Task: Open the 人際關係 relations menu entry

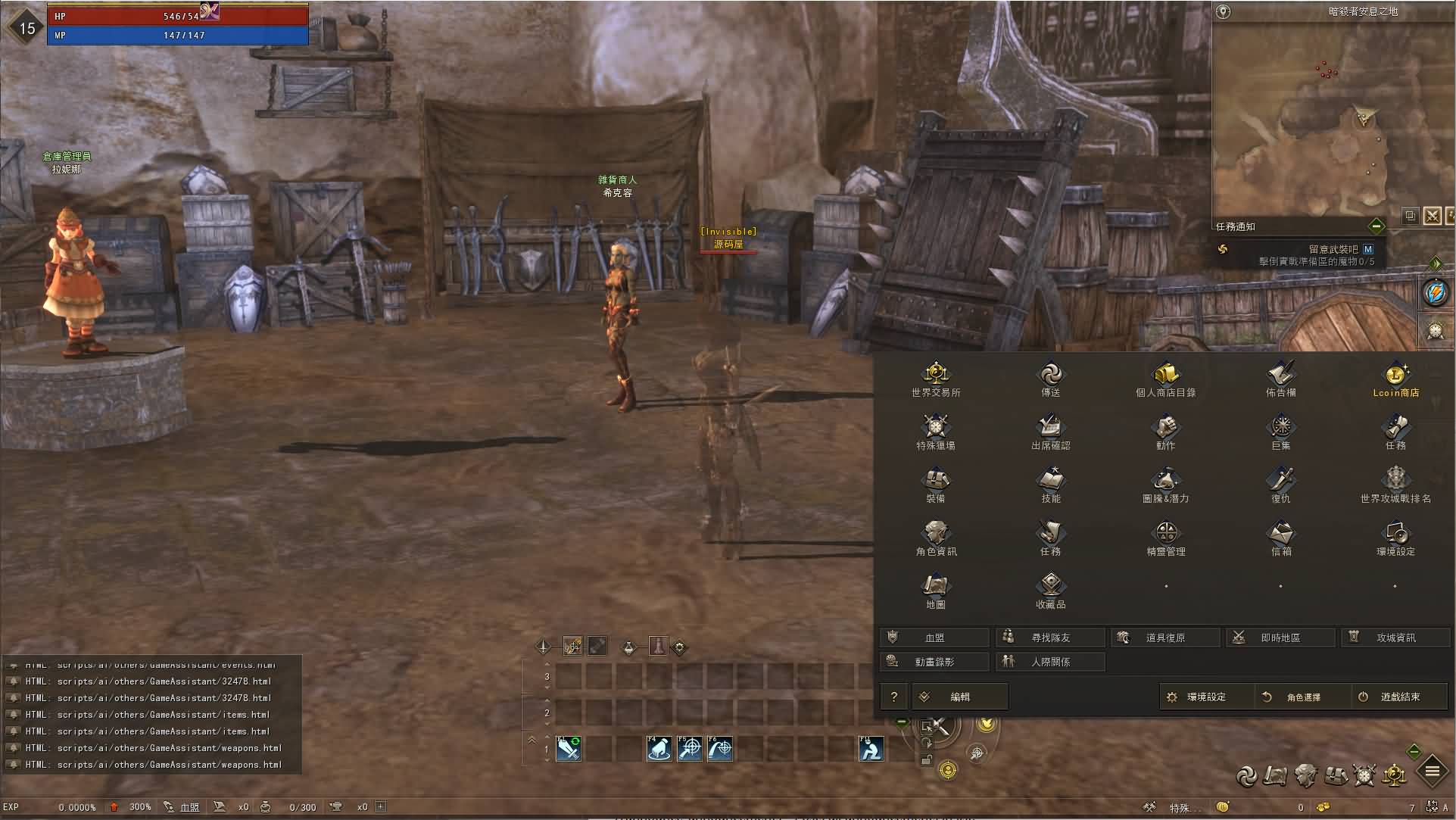Action: coord(1051,661)
